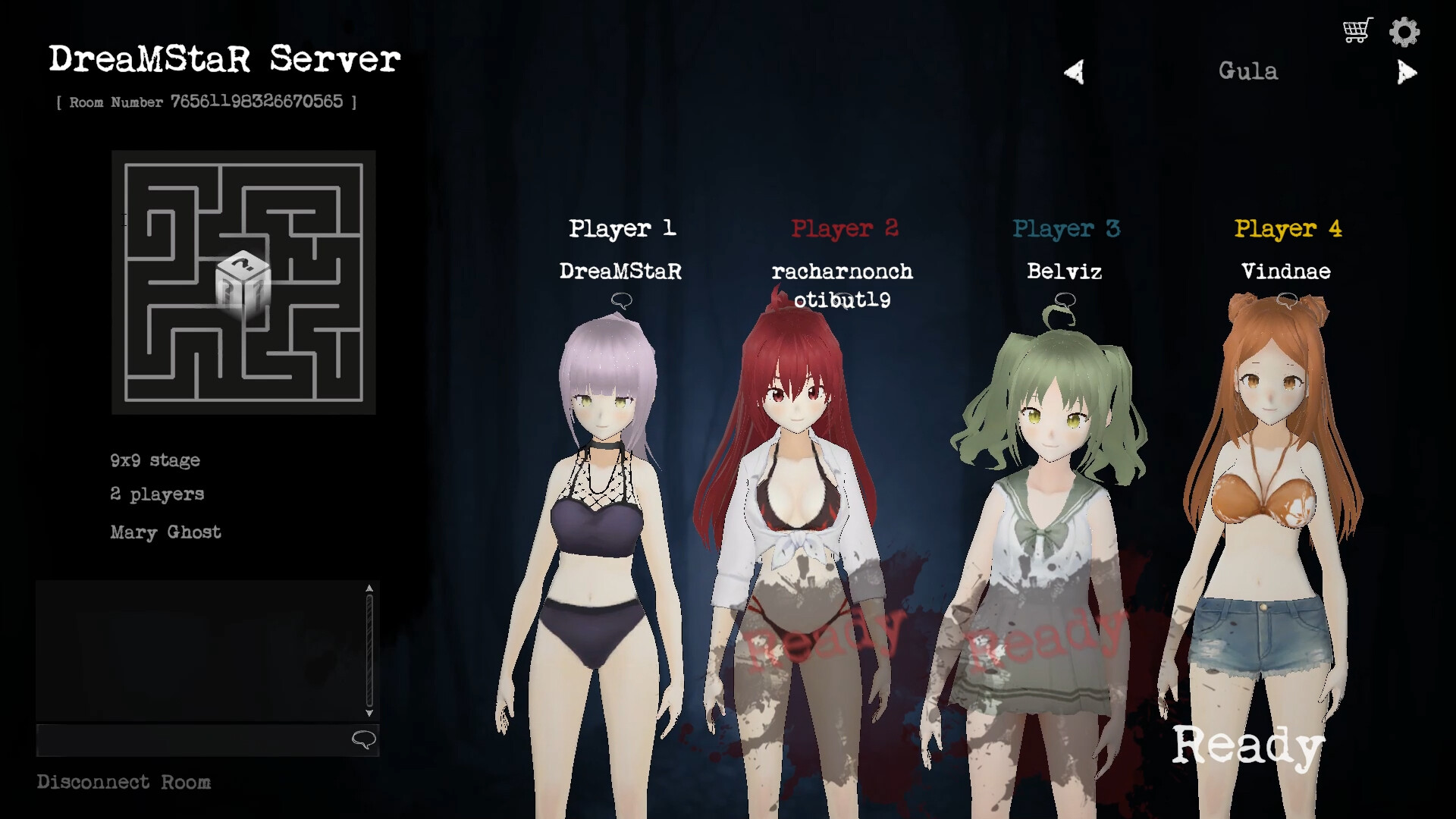Click the right arrow to change map selection
This screenshot has width=1456, height=819.
[1407, 72]
